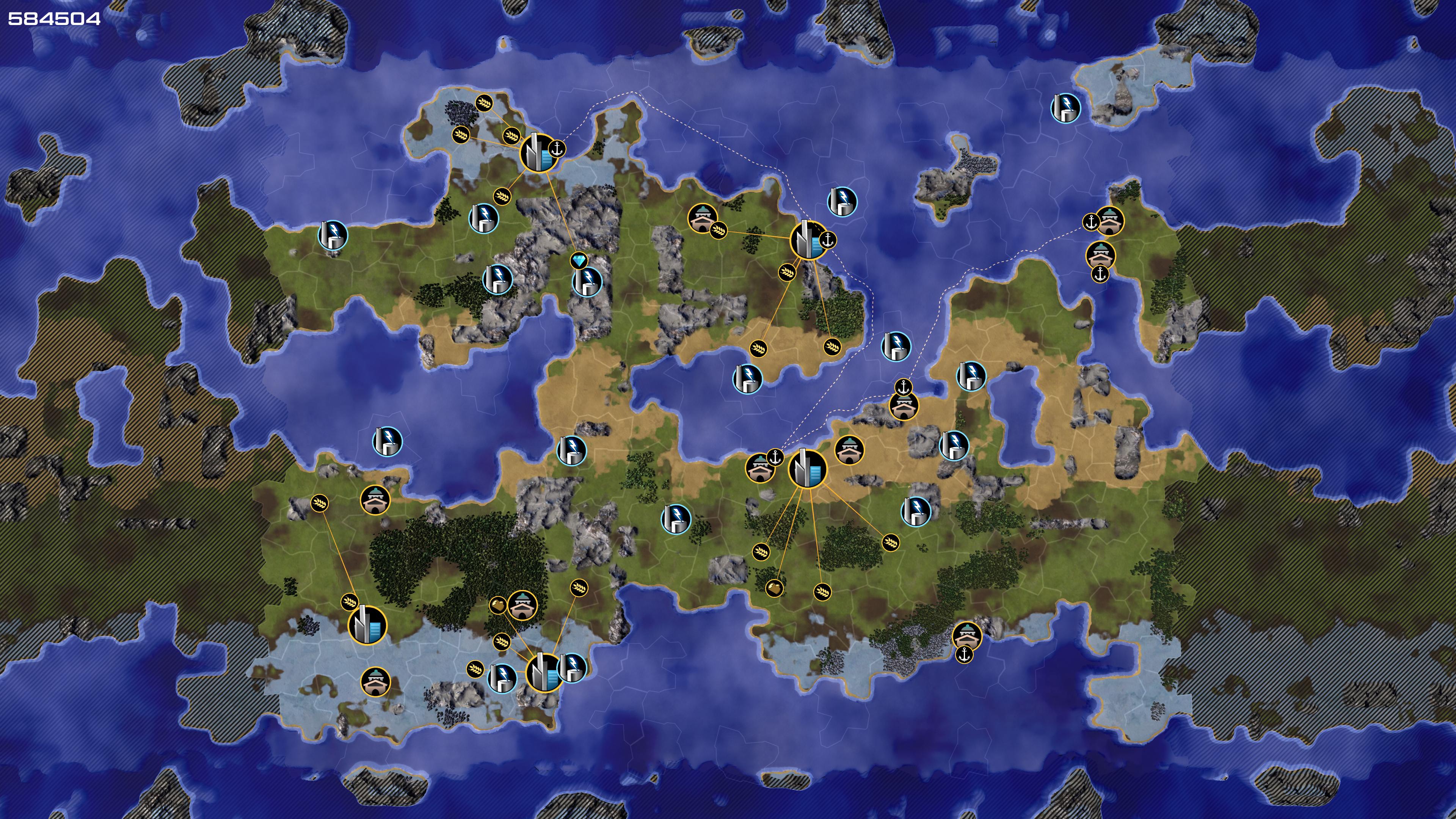Screen dimensions: 1456x819
Task: Click the power plant beneath the diamond marker
Action: [x=587, y=281]
